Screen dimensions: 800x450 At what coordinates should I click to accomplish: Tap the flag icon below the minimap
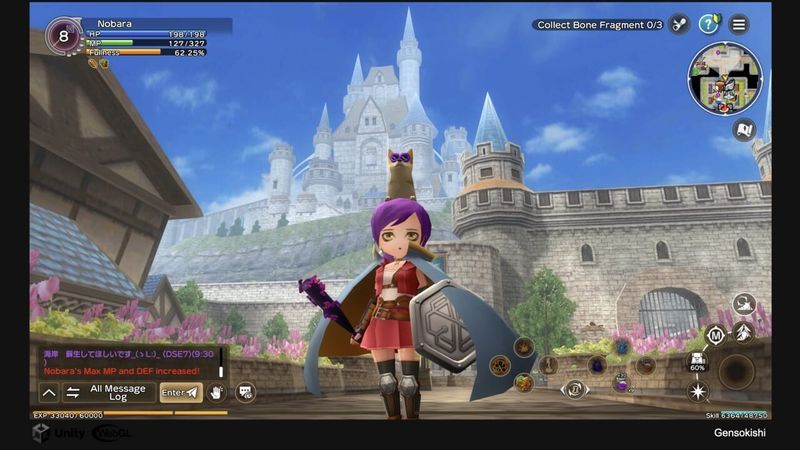pyautogui.click(x=743, y=128)
